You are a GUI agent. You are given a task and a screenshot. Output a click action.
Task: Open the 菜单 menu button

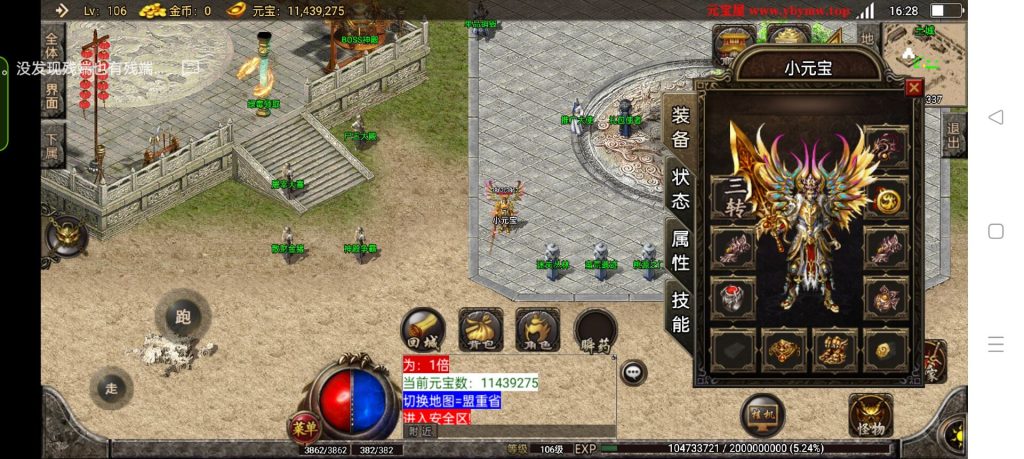point(304,426)
